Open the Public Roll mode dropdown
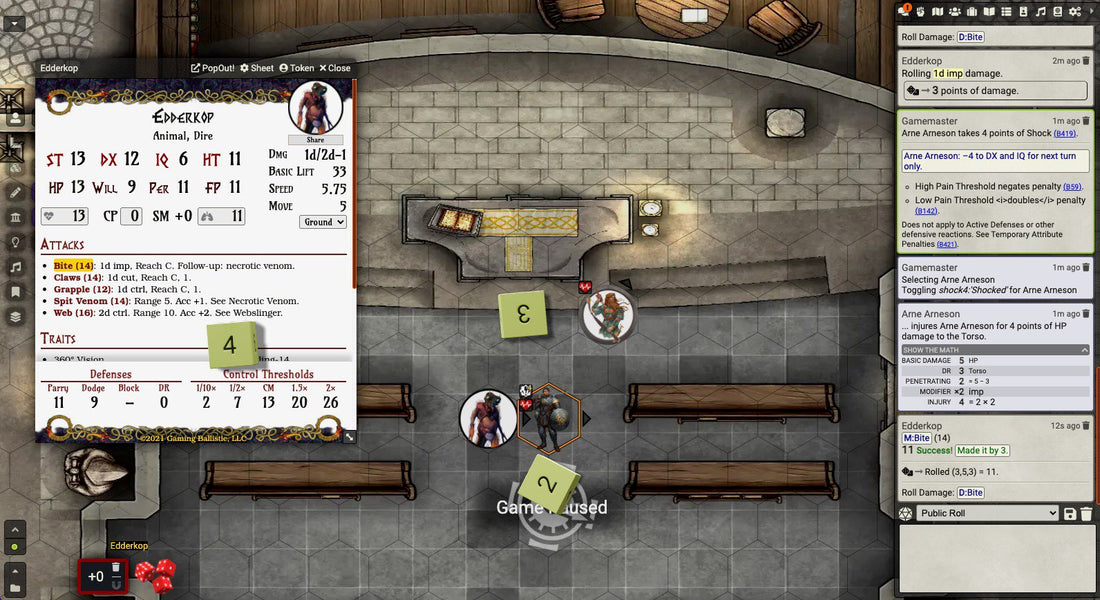Screen dimensions: 1100x600 (x=987, y=513)
